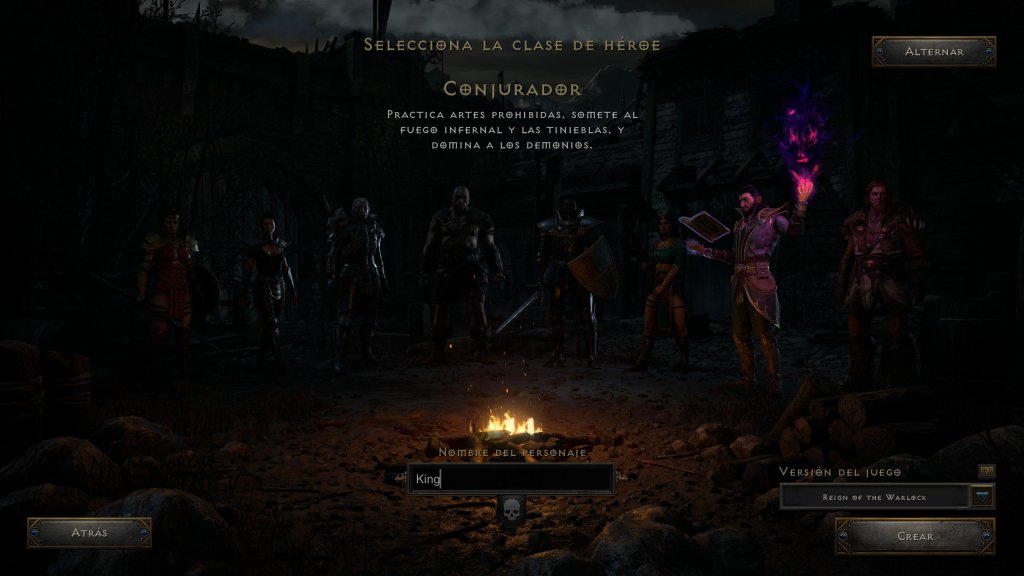
Task: Create the character with the Crear button
Action: point(915,536)
